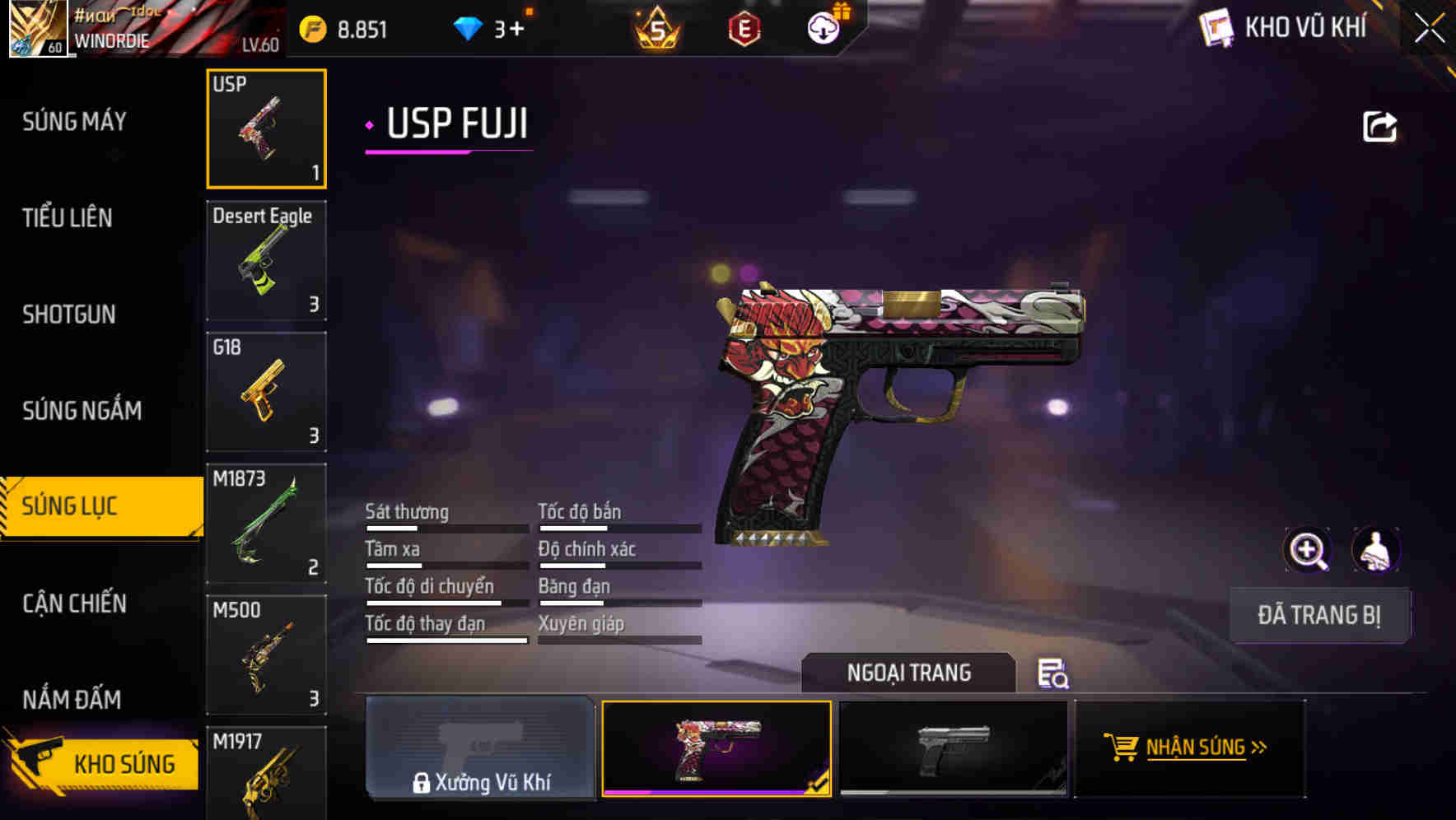The height and width of the screenshot is (820, 1456).
Task: Switch to the NGOẠI TRANG tab
Action: (x=909, y=673)
